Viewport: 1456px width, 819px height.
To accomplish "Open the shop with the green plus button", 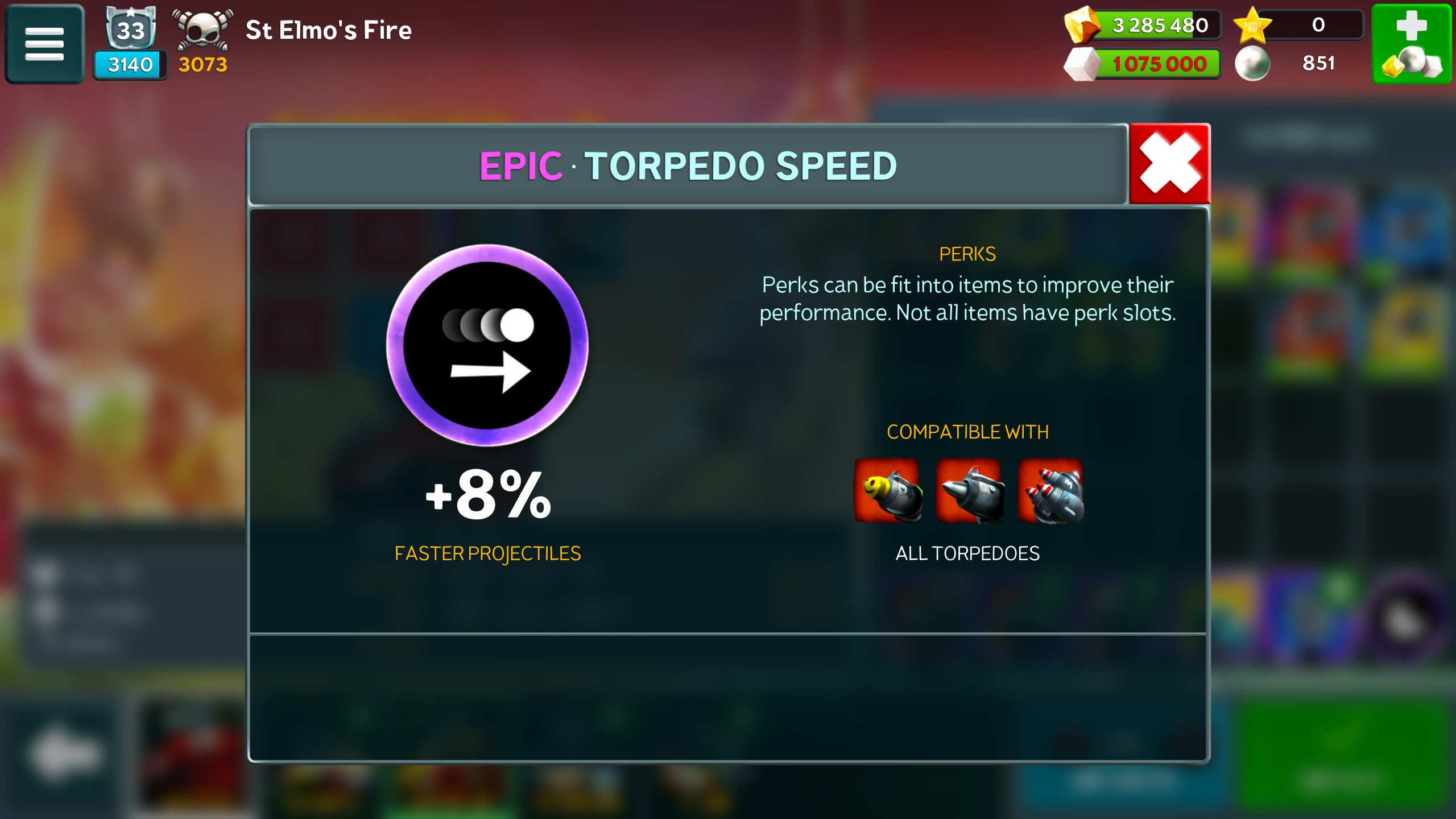I will tap(1412, 44).
